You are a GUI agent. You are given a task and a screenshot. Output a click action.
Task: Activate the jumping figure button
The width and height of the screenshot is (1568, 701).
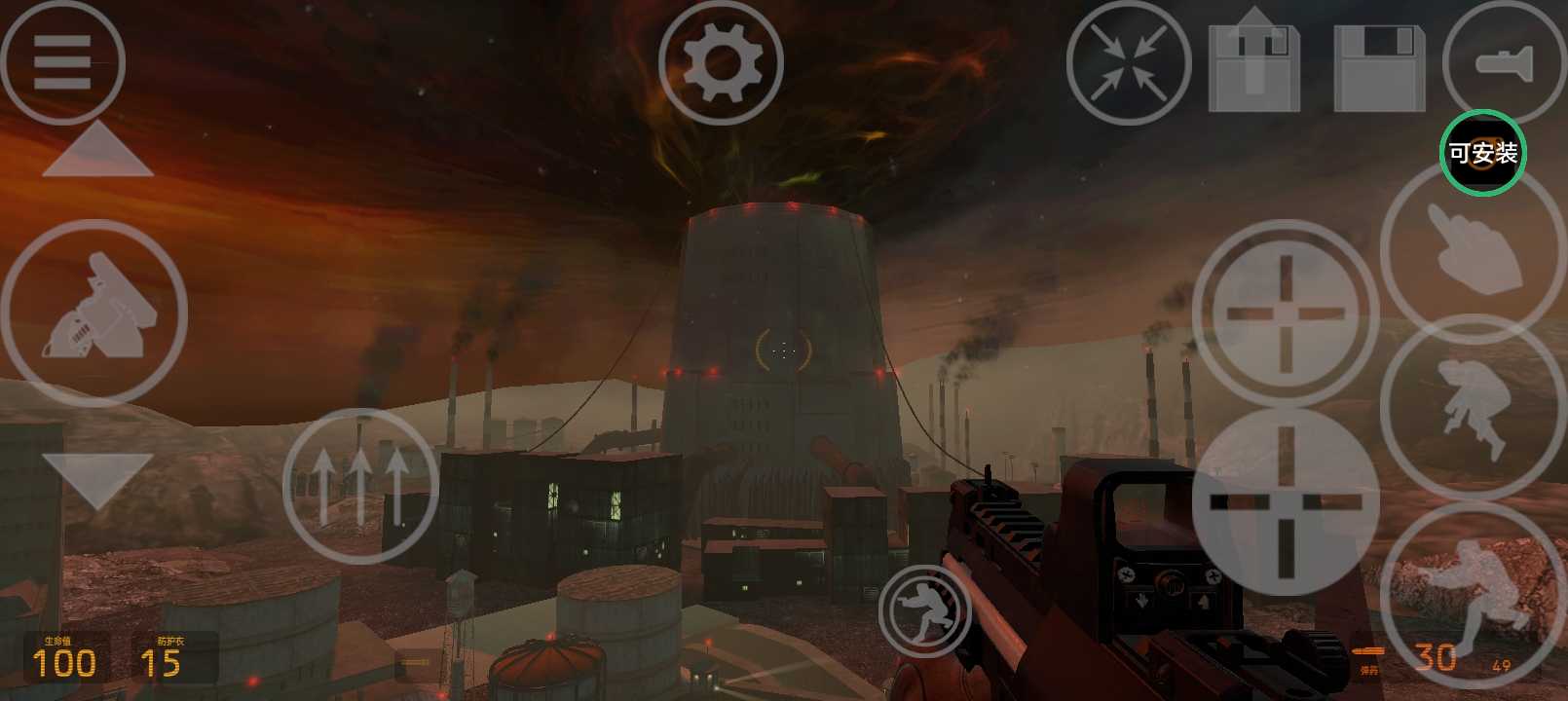pyautogui.click(x=1473, y=407)
